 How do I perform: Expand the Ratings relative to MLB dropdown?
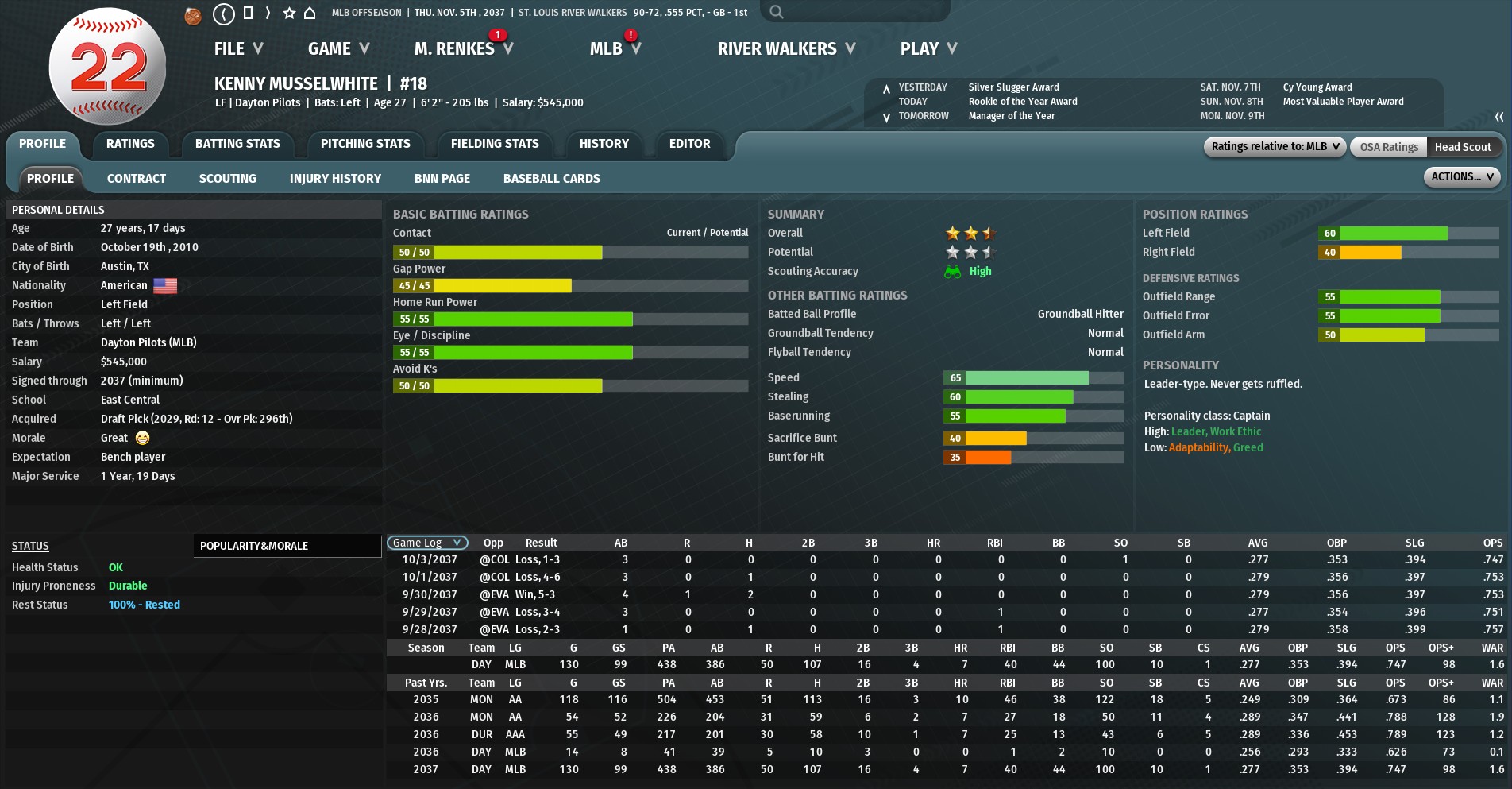point(1275,147)
